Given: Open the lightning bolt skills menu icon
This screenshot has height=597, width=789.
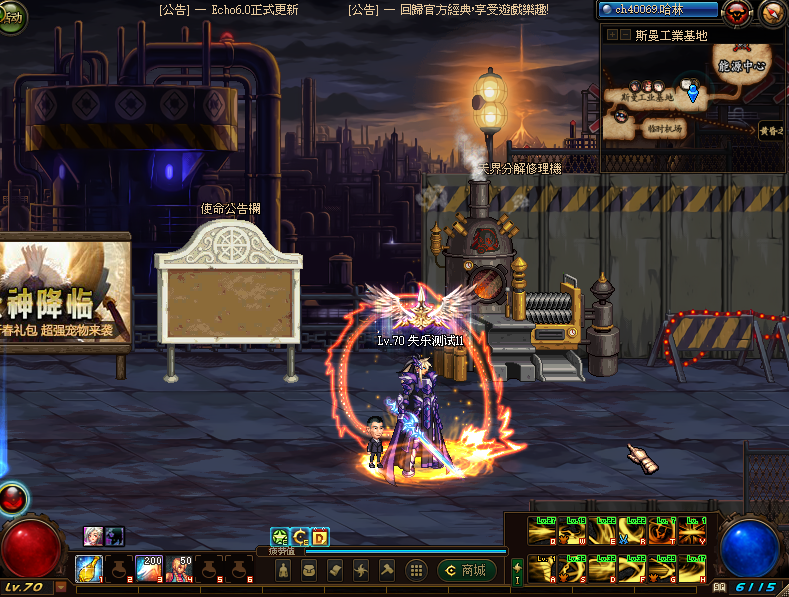Looking at the screenshot, I should click(360, 570).
